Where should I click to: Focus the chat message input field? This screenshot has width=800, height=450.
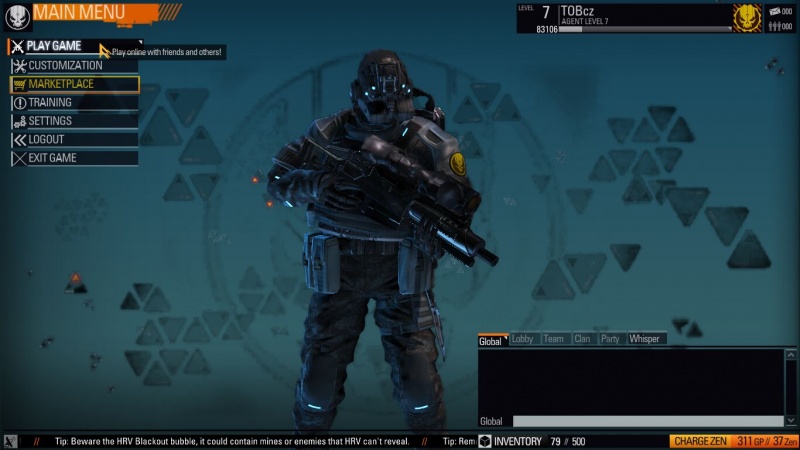click(647, 422)
